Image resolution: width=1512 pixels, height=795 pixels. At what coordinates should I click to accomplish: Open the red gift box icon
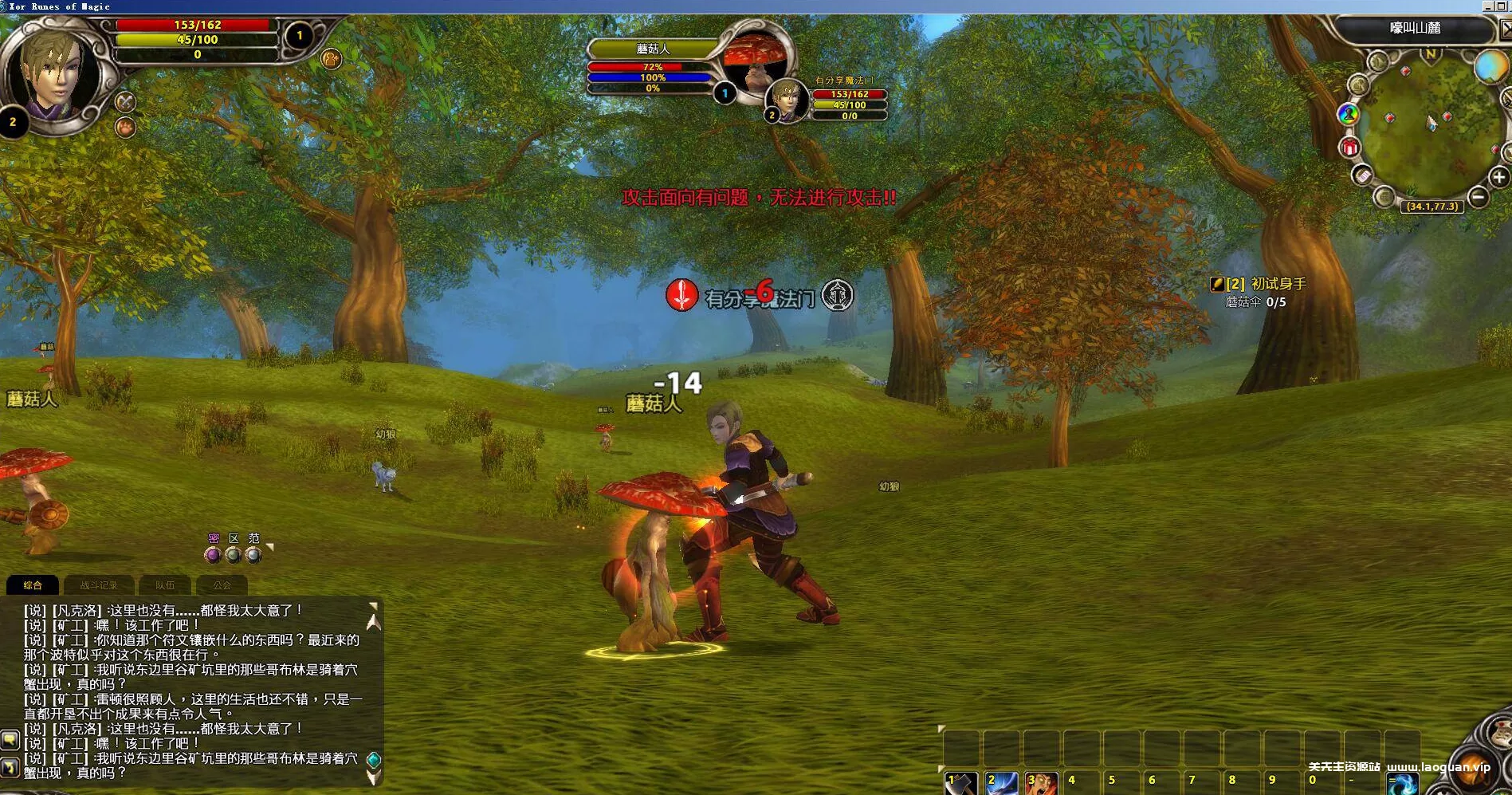(x=1349, y=148)
